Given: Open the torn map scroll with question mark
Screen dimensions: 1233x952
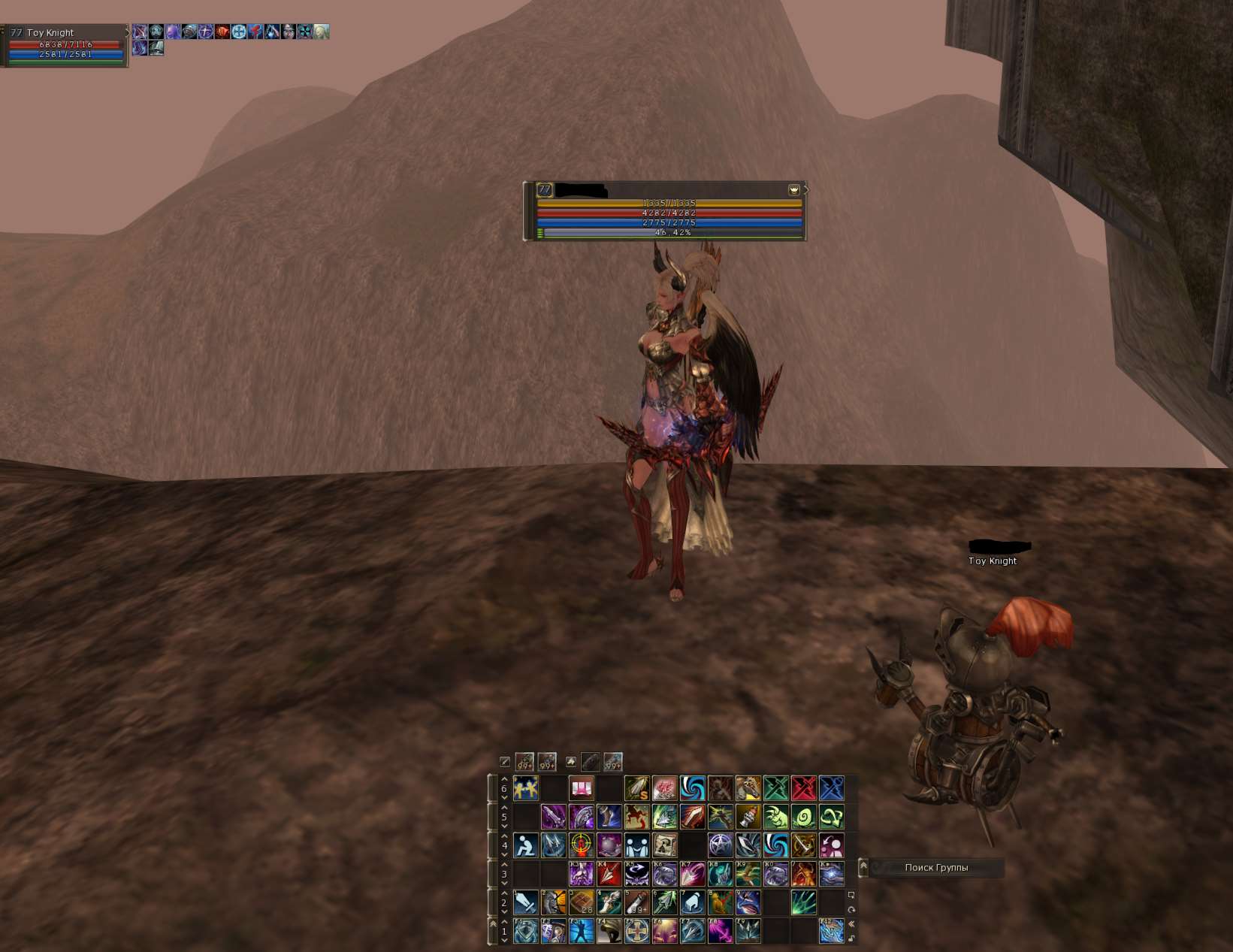Looking at the screenshot, I should [x=664, y=845].
